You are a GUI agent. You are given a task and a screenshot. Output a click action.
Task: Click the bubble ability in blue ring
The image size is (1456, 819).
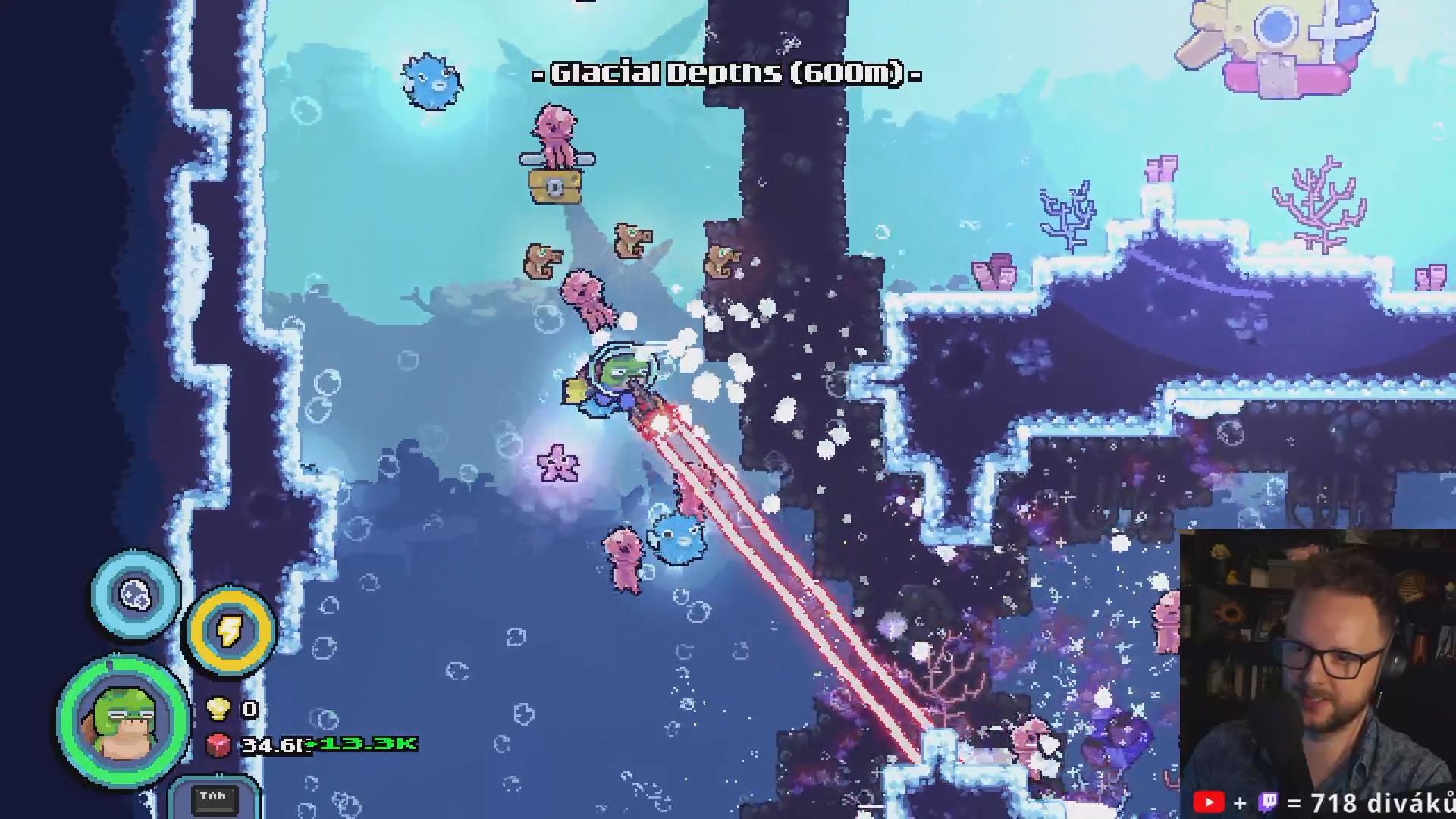[x=136, y=595]
